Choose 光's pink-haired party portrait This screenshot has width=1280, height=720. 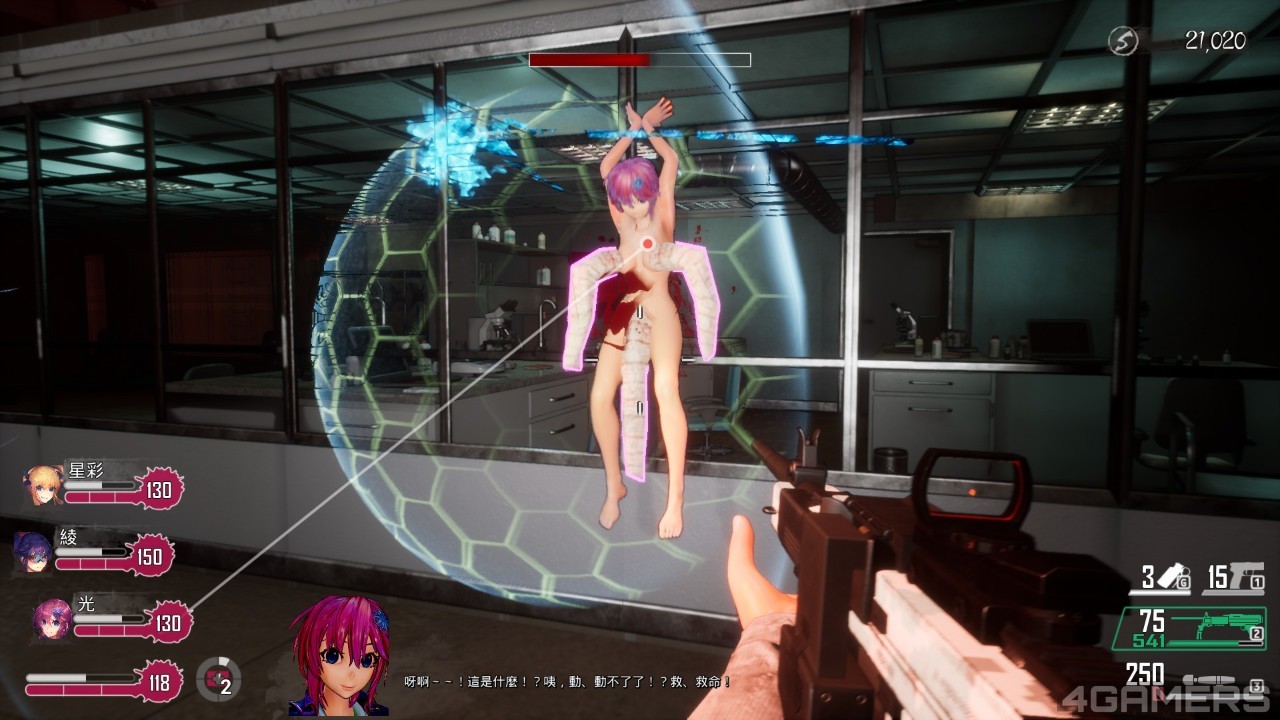51,619
